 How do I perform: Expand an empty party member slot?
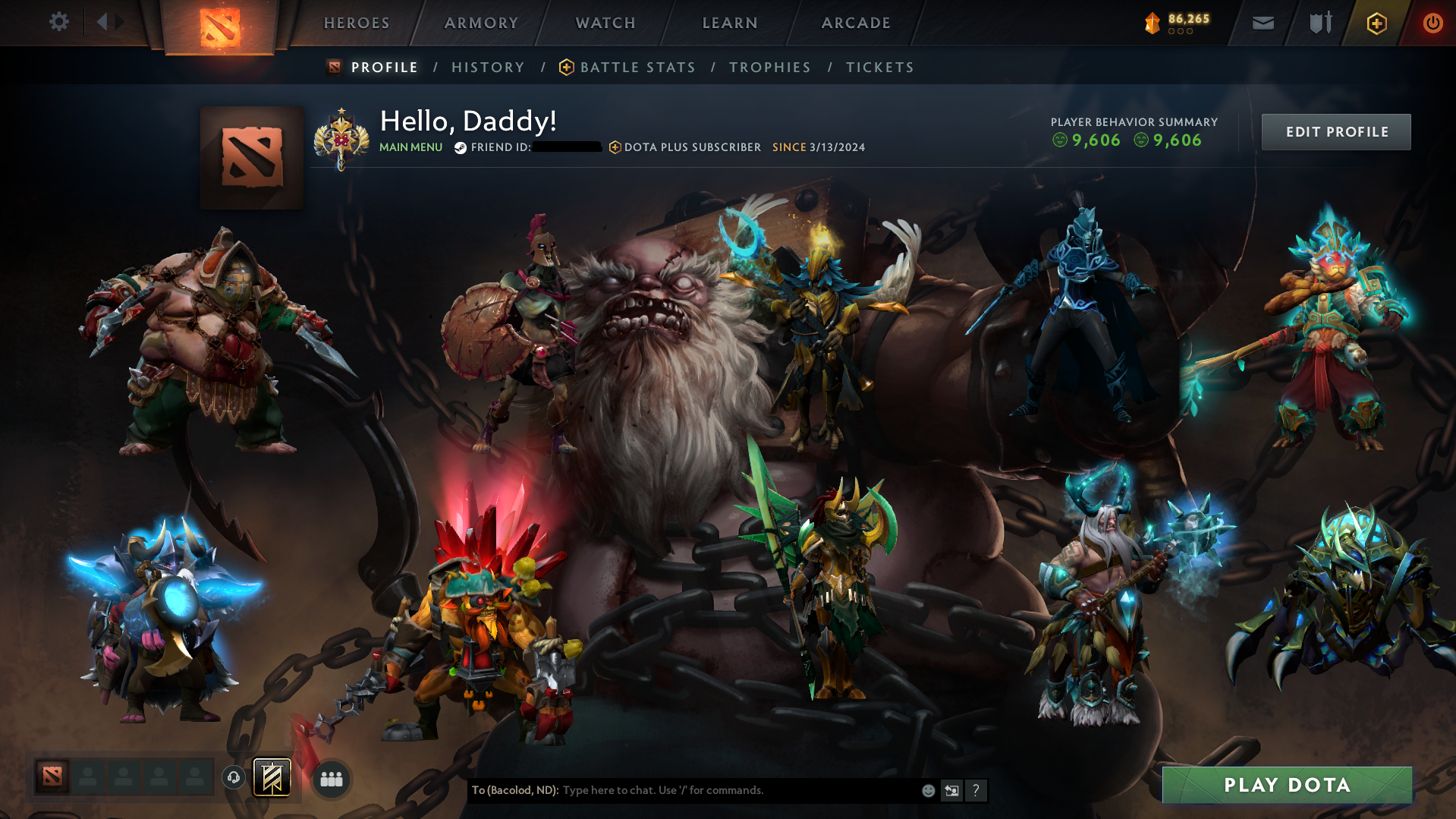pos(88,777)
